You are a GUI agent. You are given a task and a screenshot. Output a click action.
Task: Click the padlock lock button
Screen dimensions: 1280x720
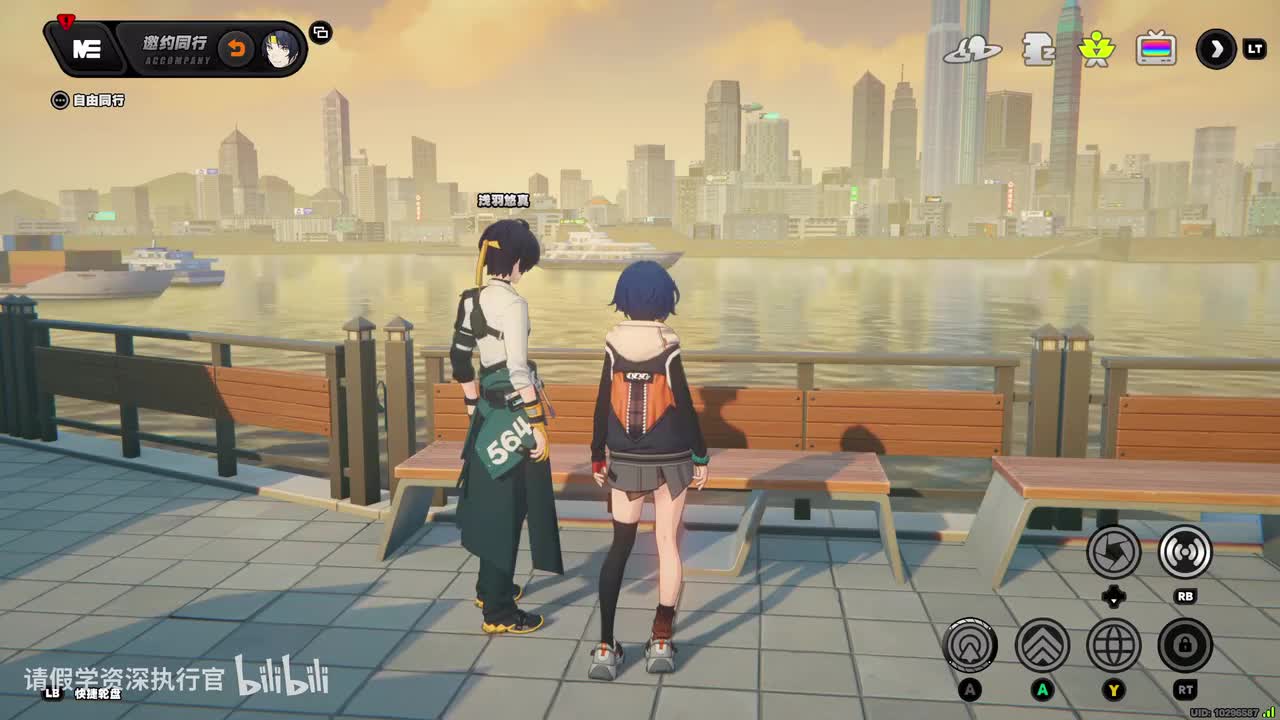(1185, 645)
